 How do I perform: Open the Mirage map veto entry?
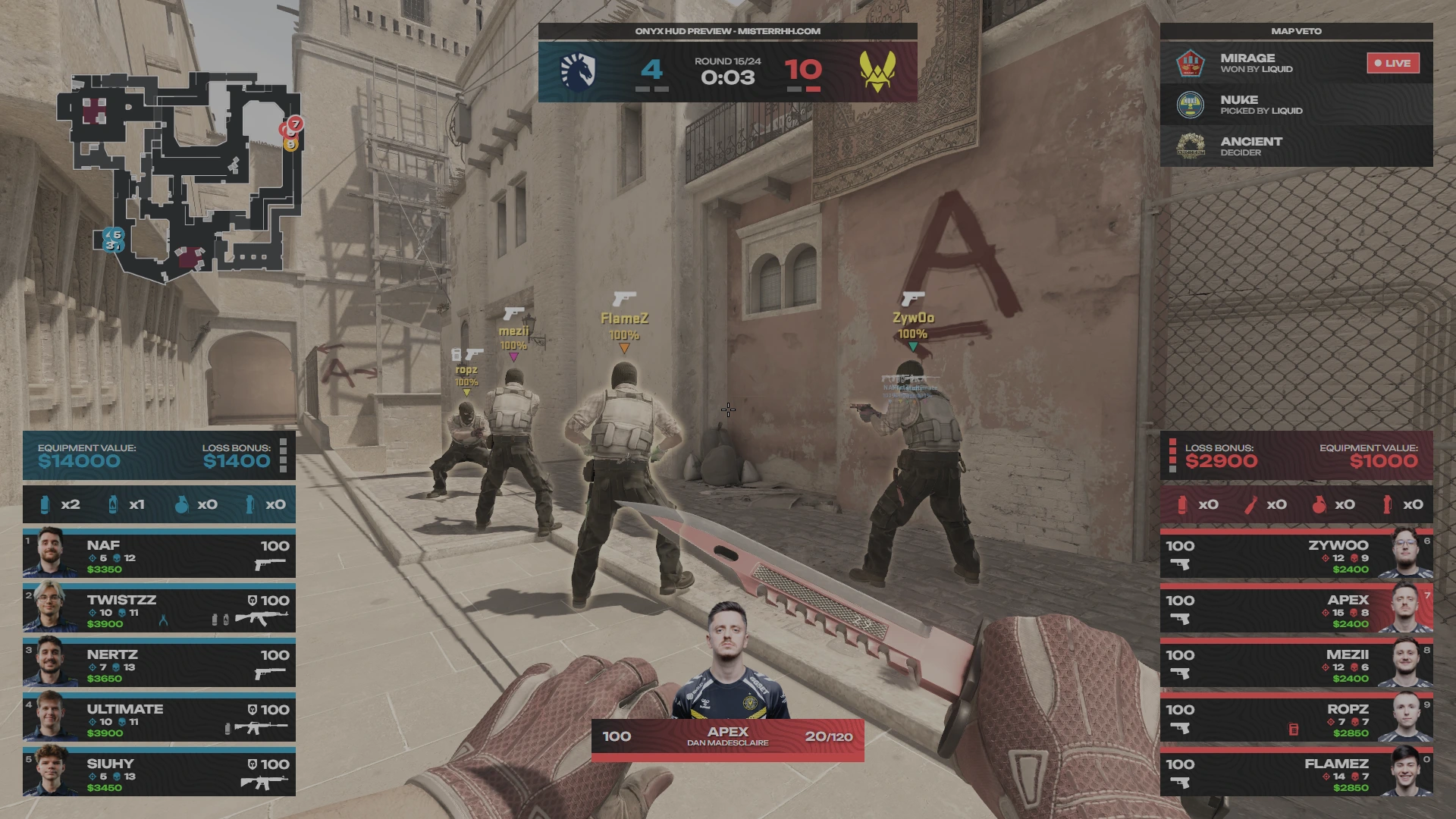(1266, 63)
